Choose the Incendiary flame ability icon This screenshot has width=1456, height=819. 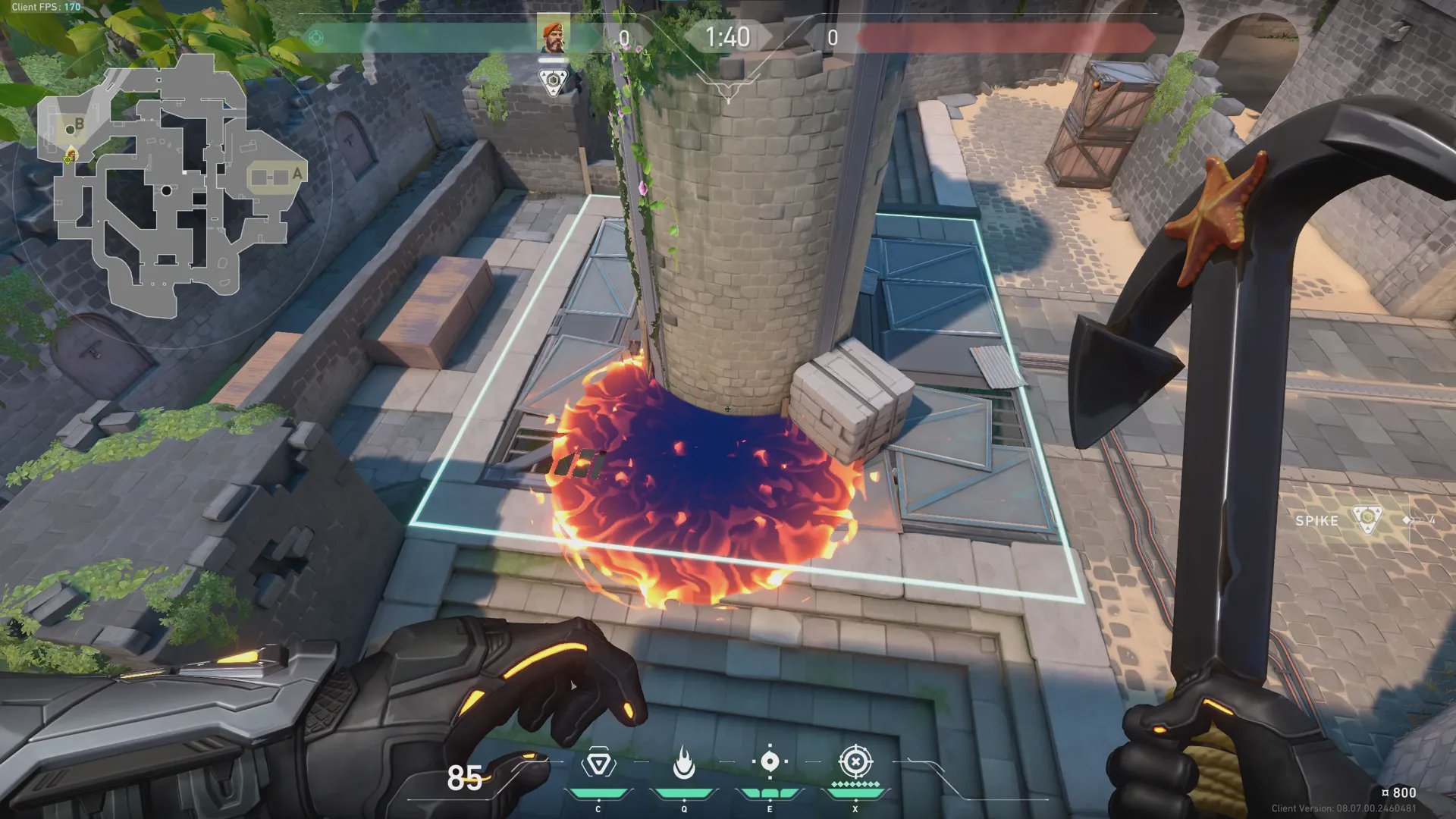(x=684, y=763)
